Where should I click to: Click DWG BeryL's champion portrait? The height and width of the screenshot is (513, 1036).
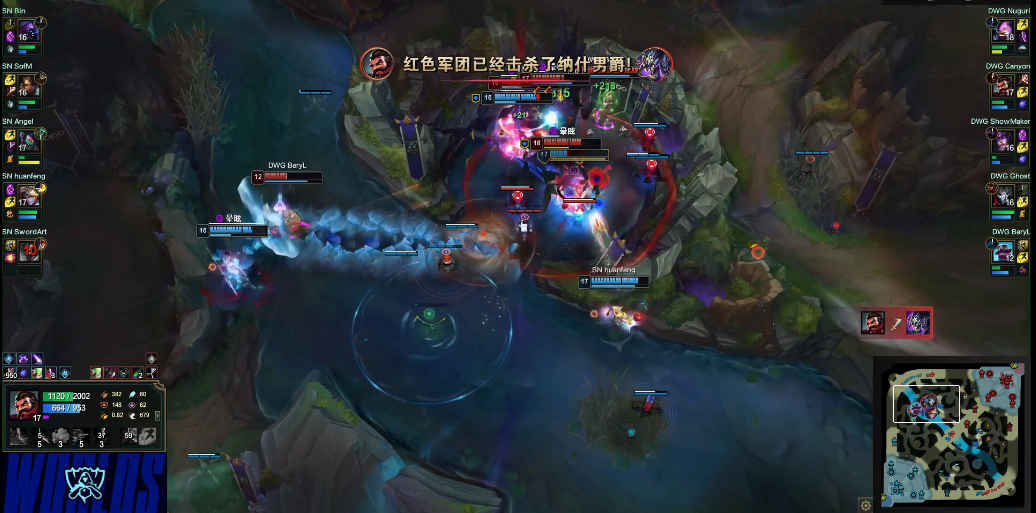point(1006,251)
